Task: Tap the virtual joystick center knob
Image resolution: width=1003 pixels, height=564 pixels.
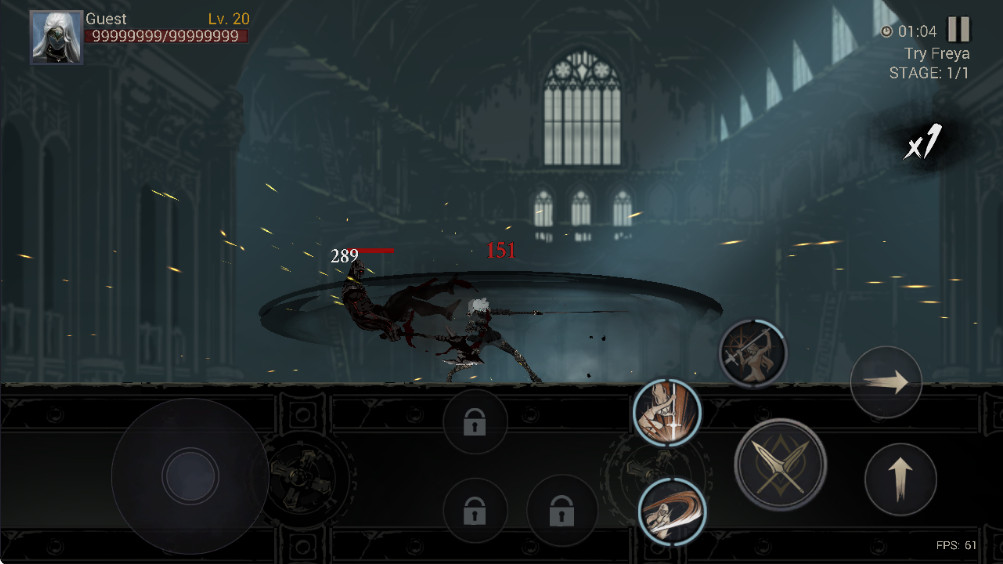Action: tap(190, 474)
